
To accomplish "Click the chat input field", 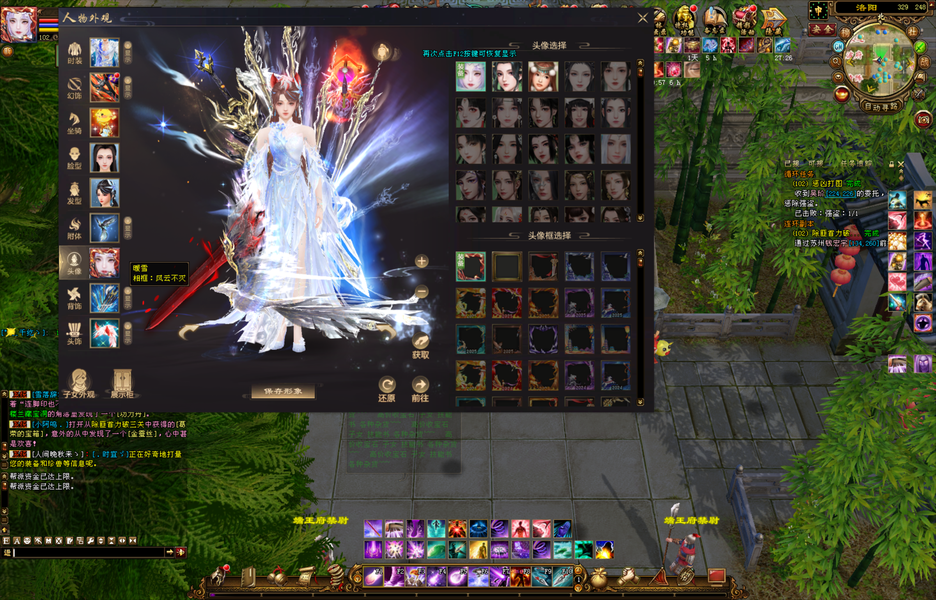I will click(90, 551).
